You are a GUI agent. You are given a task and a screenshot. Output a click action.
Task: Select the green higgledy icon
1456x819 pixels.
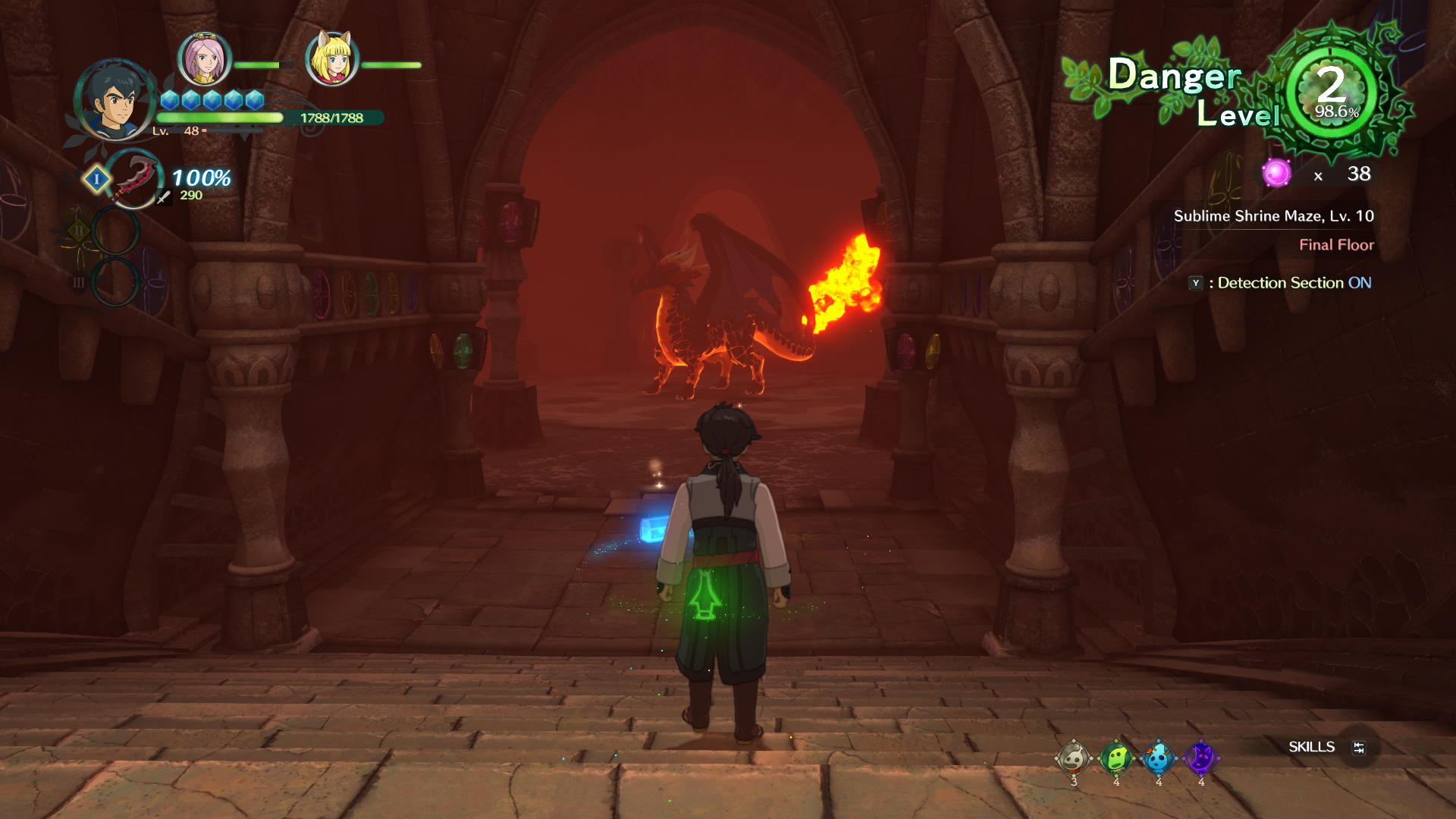point(1116,758)
